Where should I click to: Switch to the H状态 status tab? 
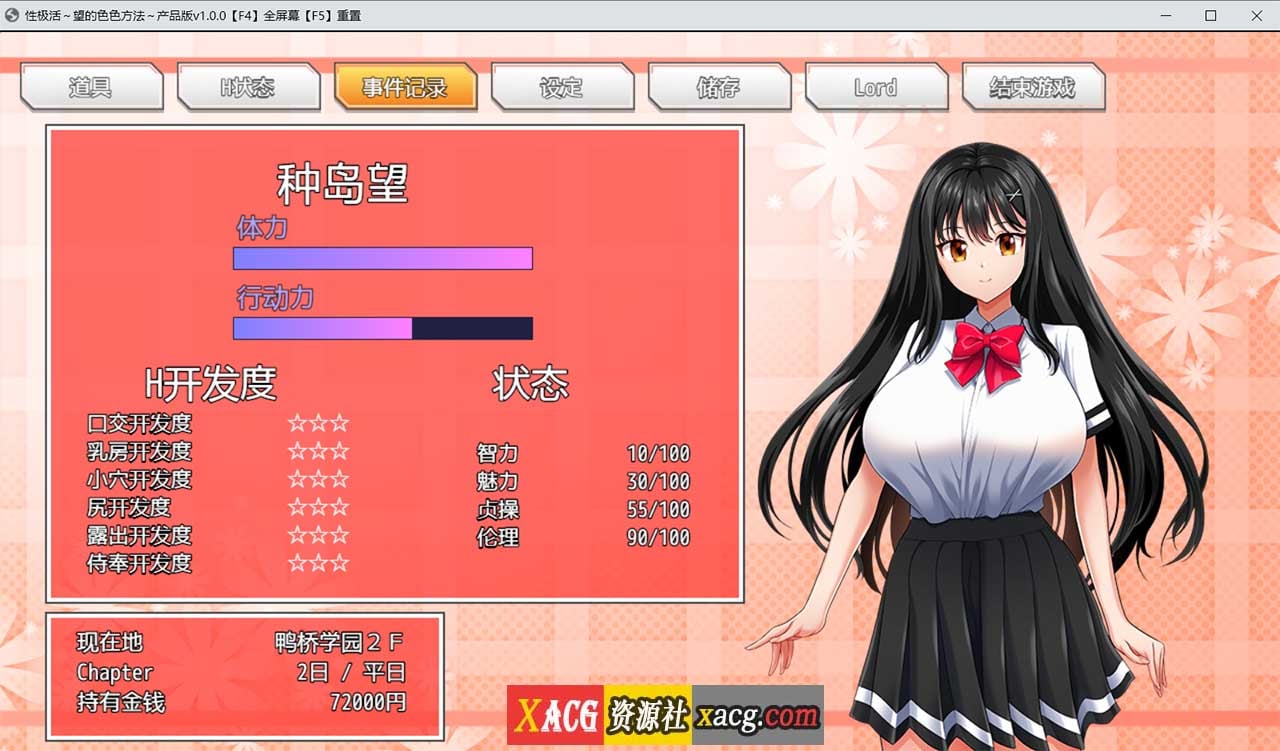click(x=248, y=88)
